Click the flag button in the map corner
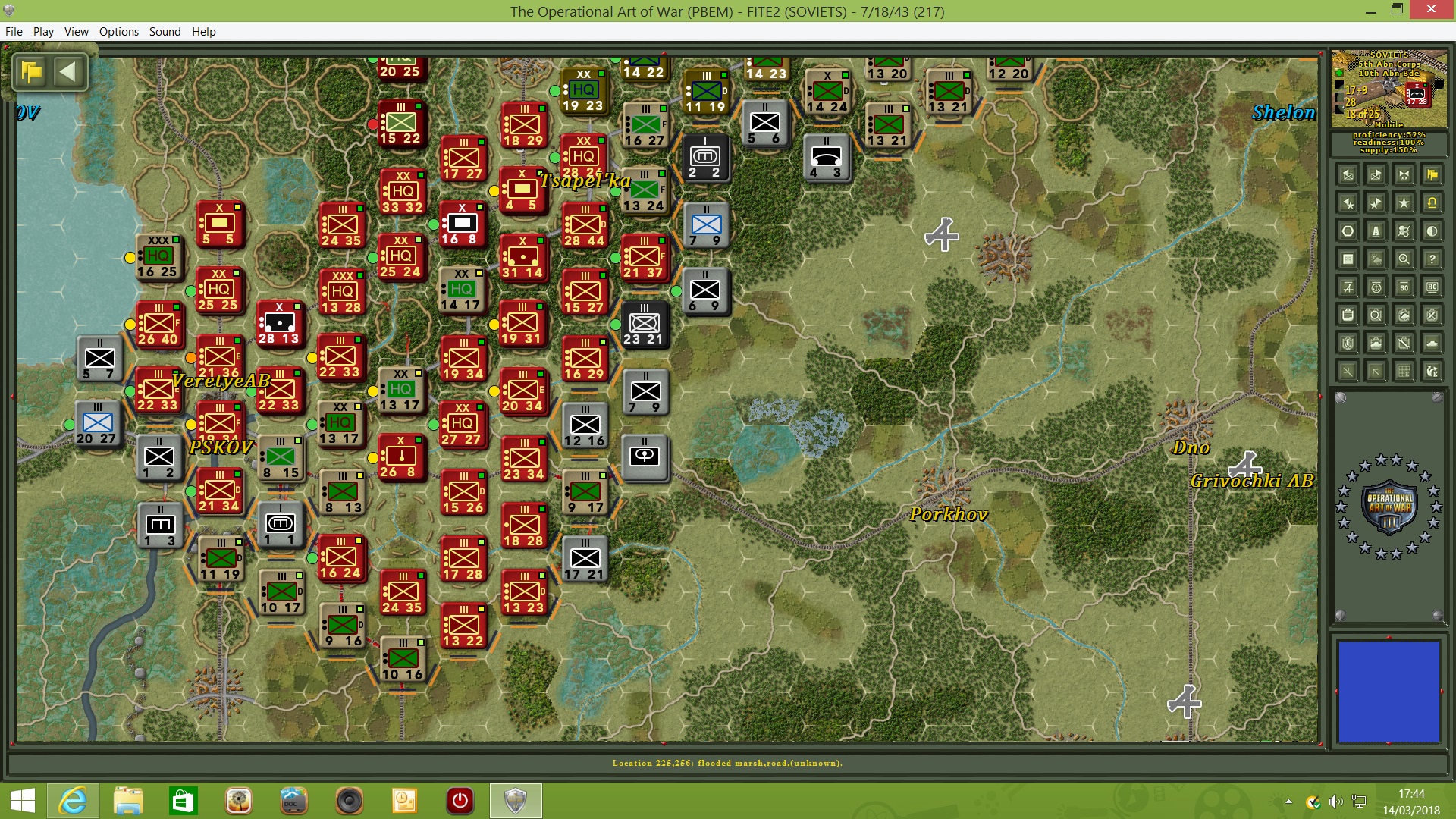 tap(30, 72)
